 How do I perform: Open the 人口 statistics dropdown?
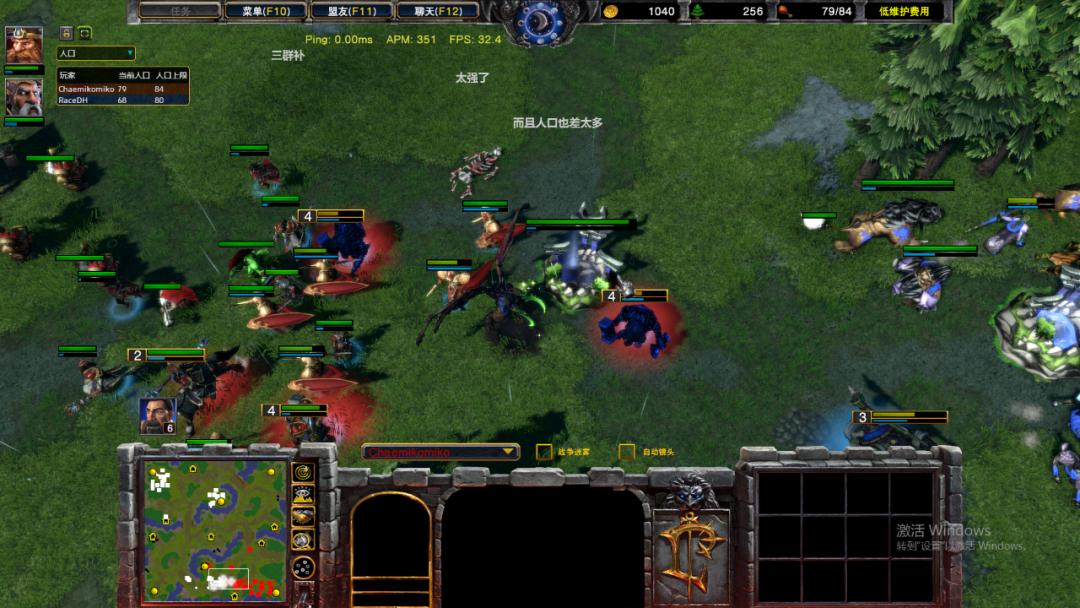(95, 53)
